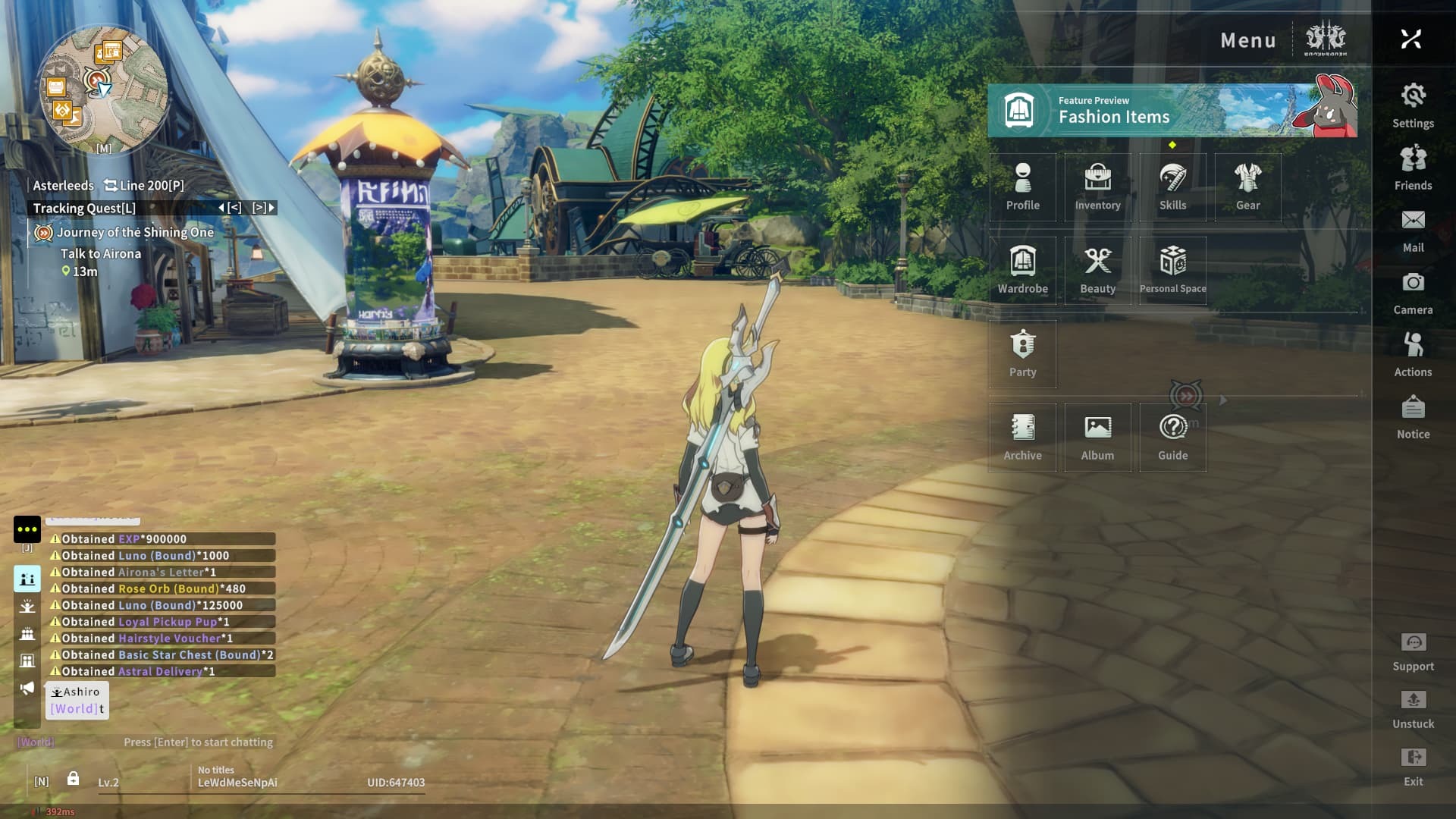This screenshot has width=1456, height=819.
Task: Enter Personal Space
Action: click(1172, 270)
